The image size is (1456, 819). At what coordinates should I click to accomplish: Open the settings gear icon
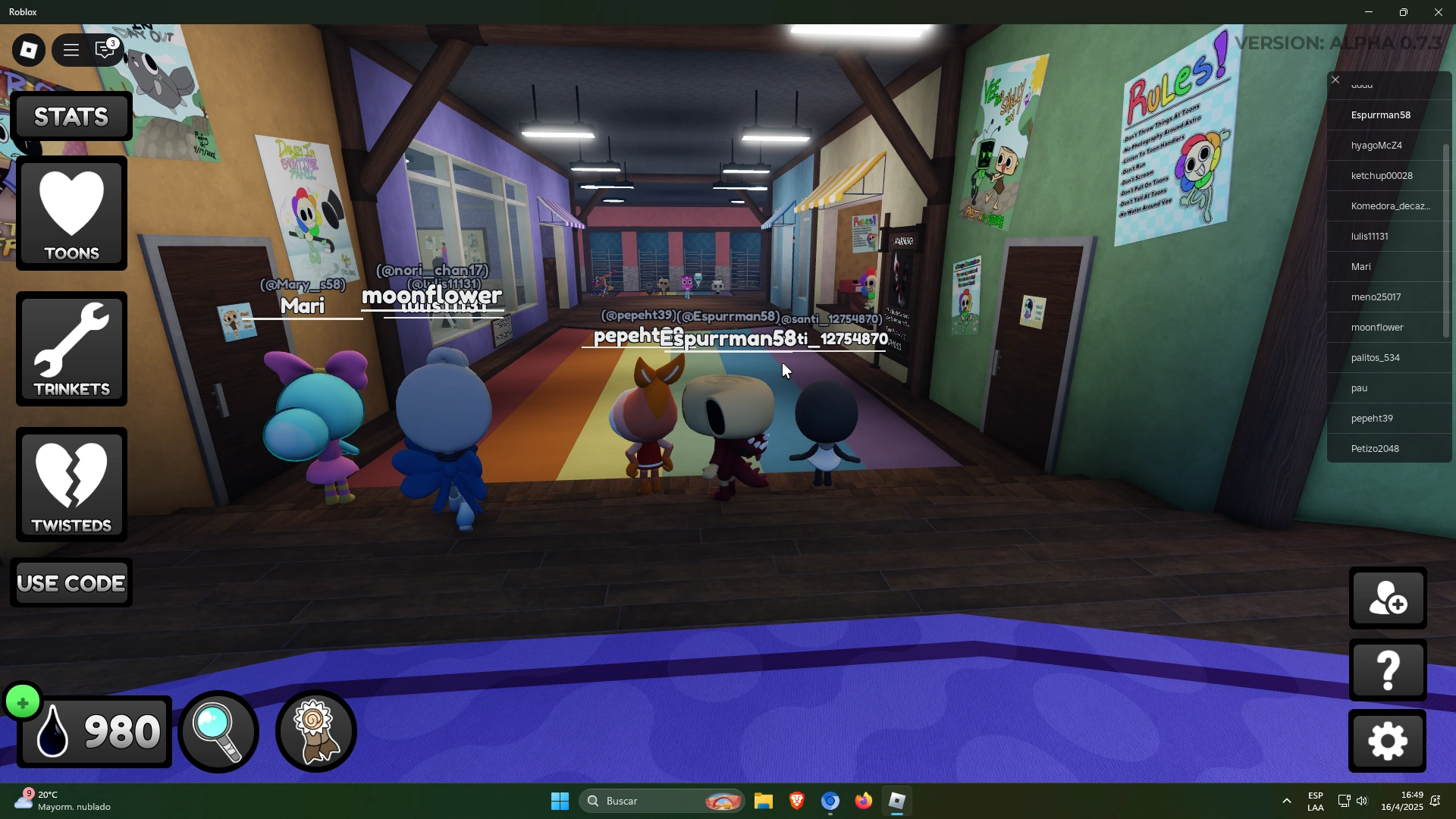(1387, 741)
